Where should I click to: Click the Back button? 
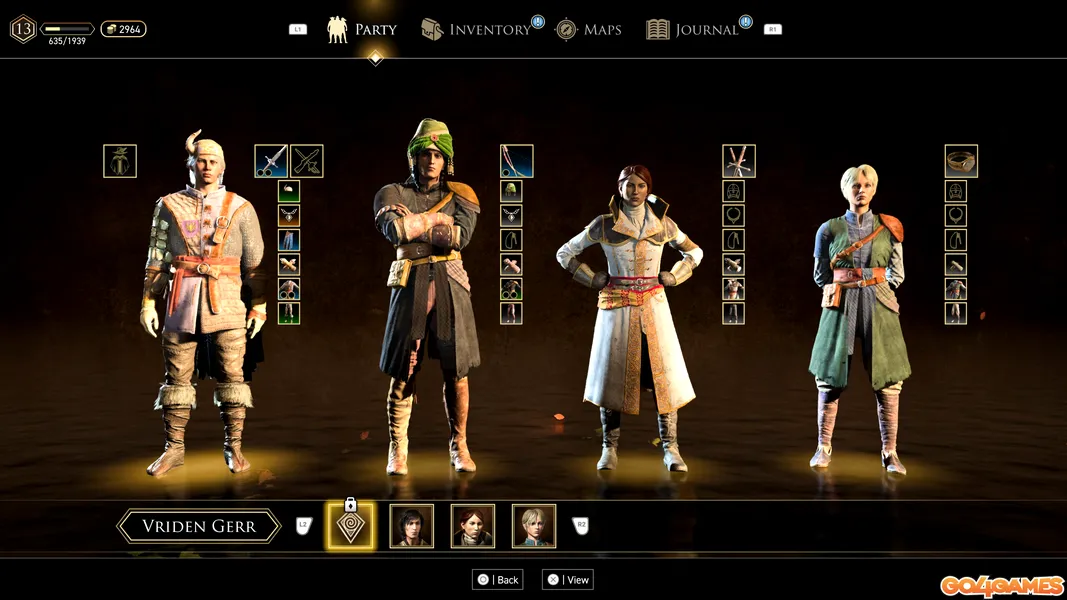[498, 580]
